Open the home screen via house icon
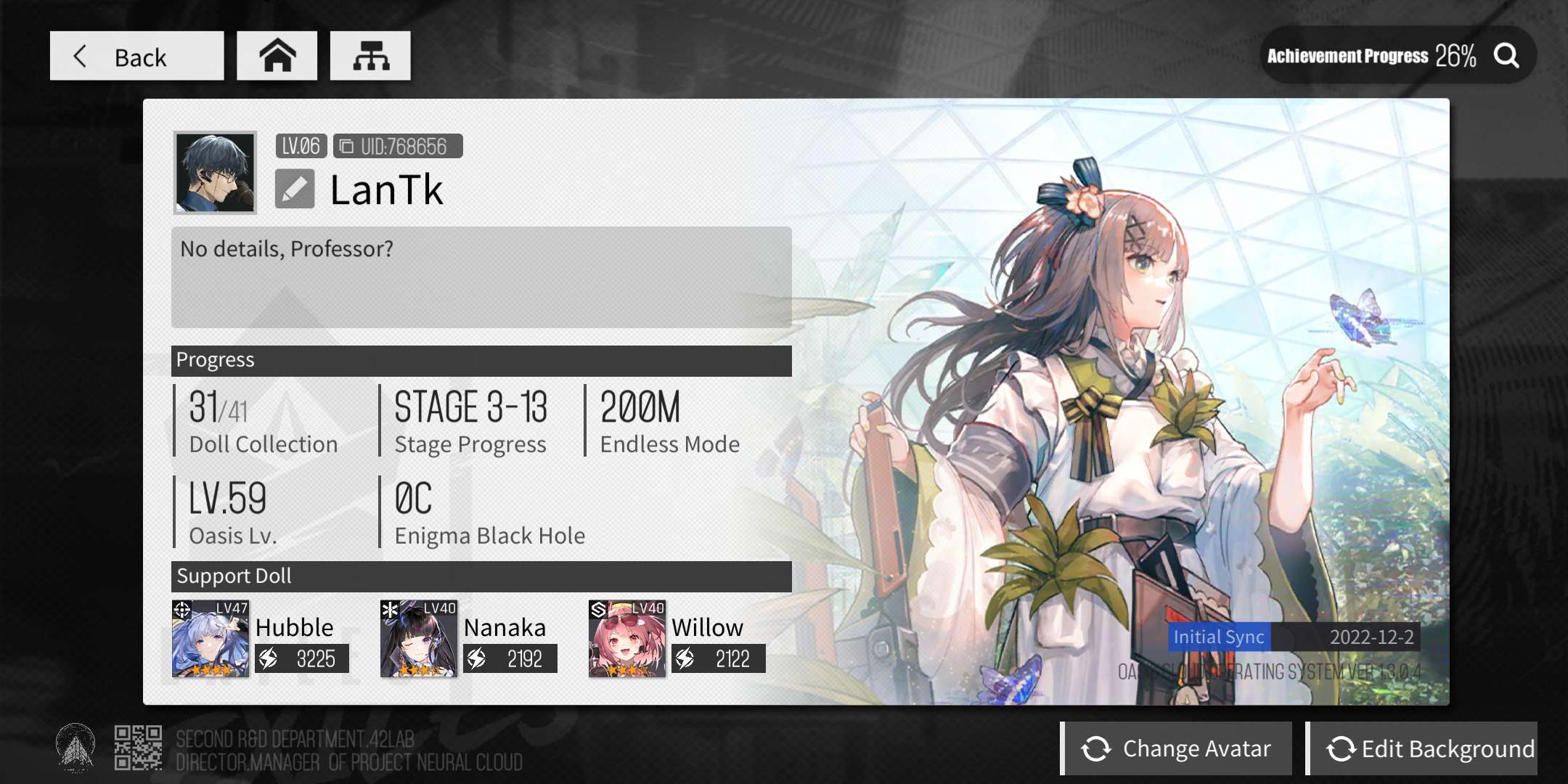Screen dimensions: 1568x784 277,56
